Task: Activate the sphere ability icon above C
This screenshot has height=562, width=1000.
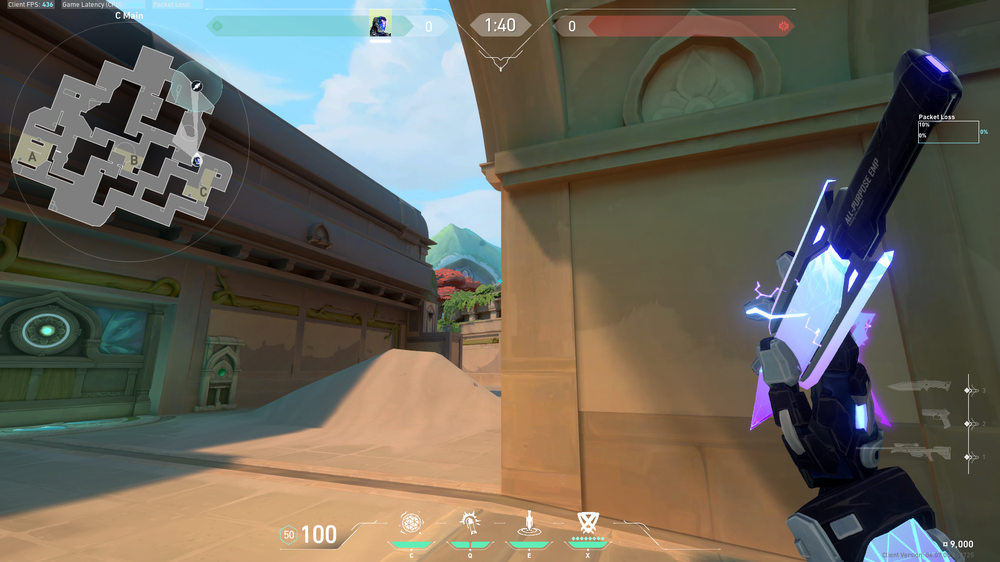Action: (x=411, y=522)
